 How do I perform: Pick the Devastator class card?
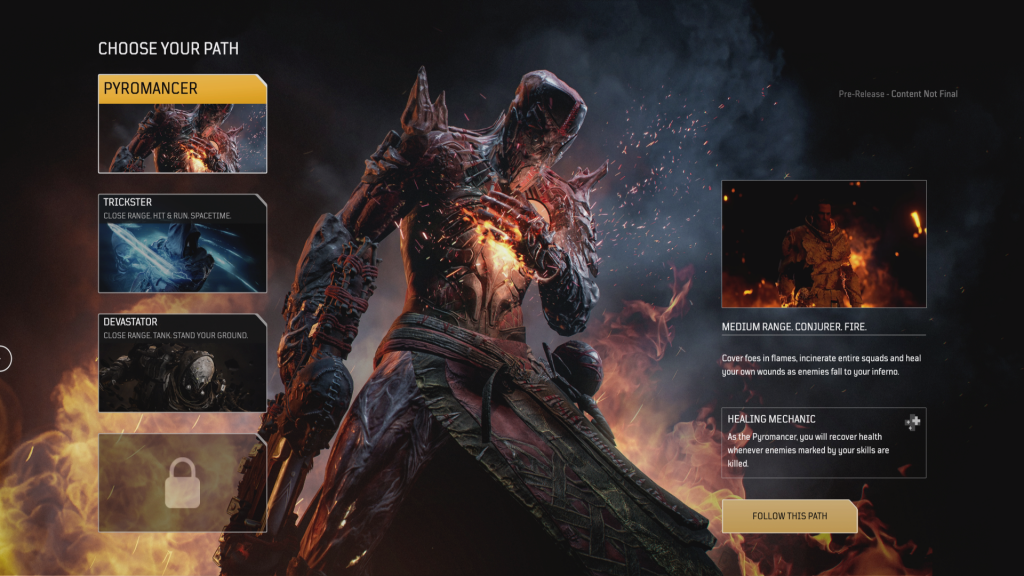[182, 363]
